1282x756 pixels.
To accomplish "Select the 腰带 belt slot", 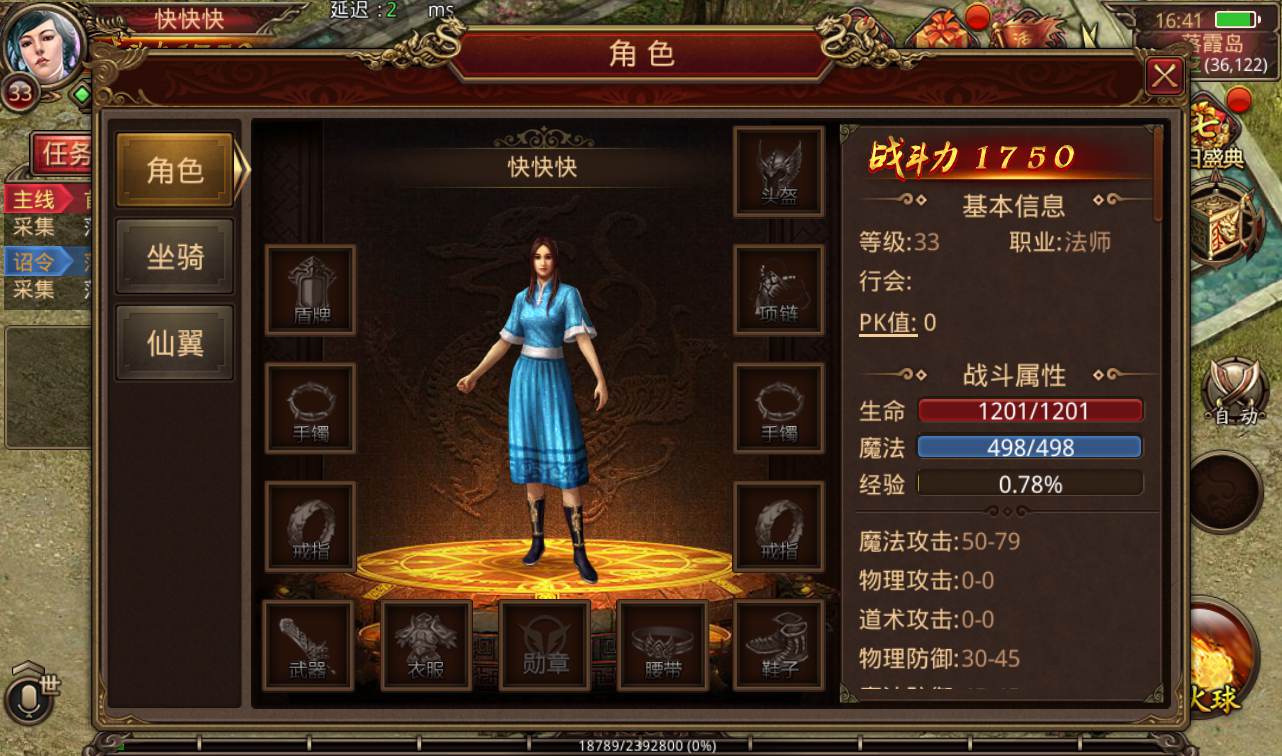I will [x=661, y=645].
